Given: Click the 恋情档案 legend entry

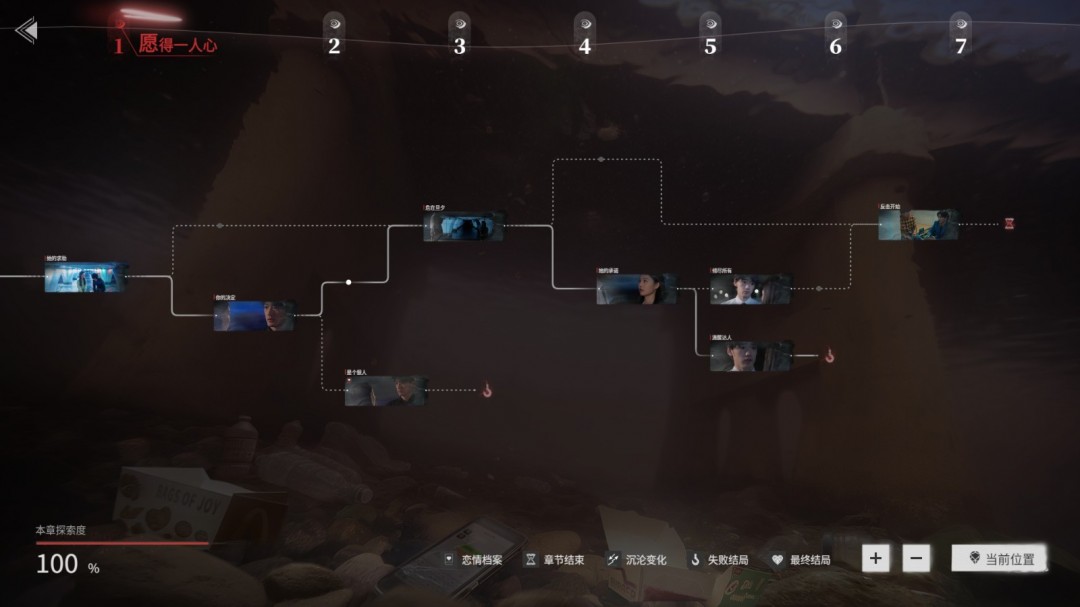Looking at the screenshot, I should click(474, 560).
